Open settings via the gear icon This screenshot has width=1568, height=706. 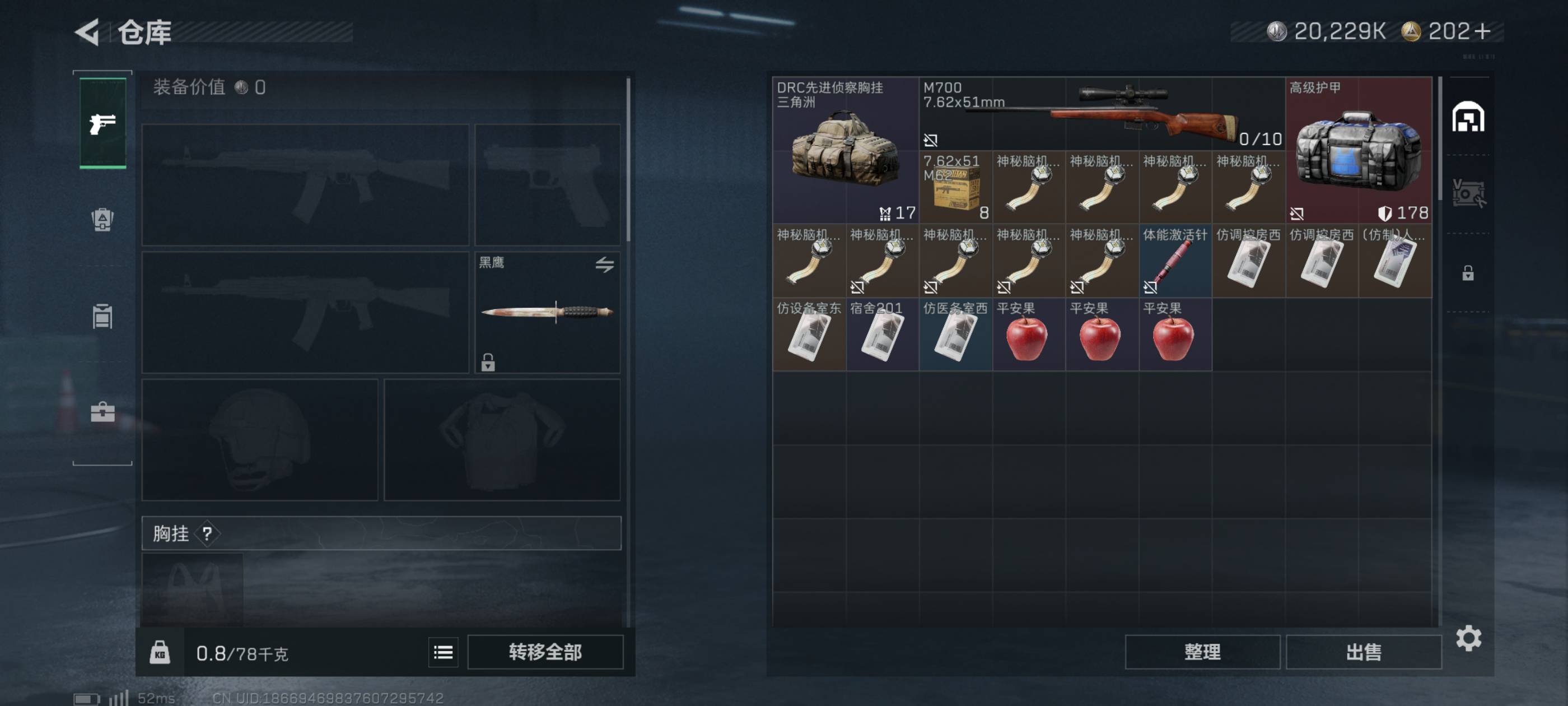(x=1468, y=638)
